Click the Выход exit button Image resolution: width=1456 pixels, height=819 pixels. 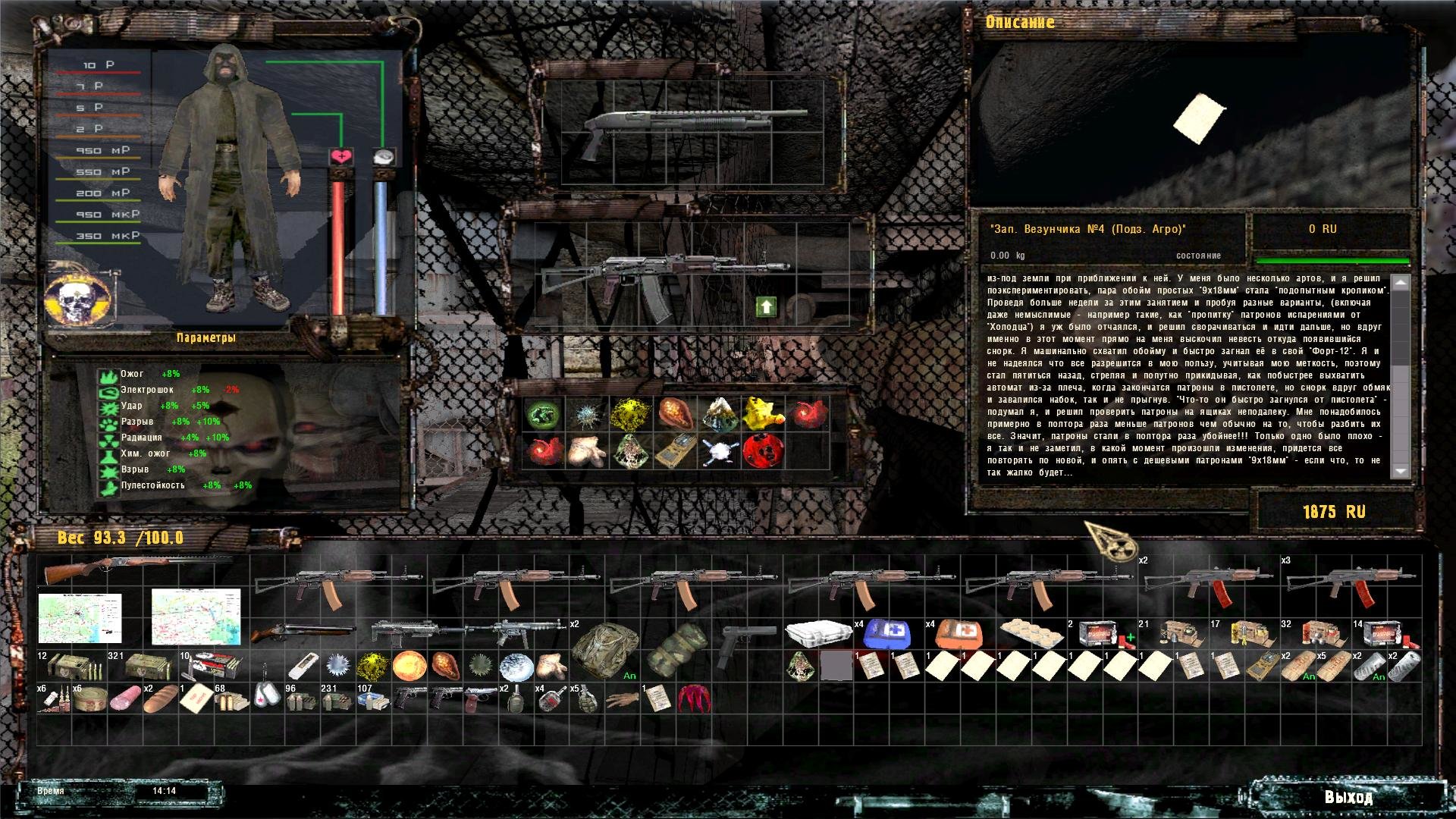pyautogui.click(x=1348, y=797)
